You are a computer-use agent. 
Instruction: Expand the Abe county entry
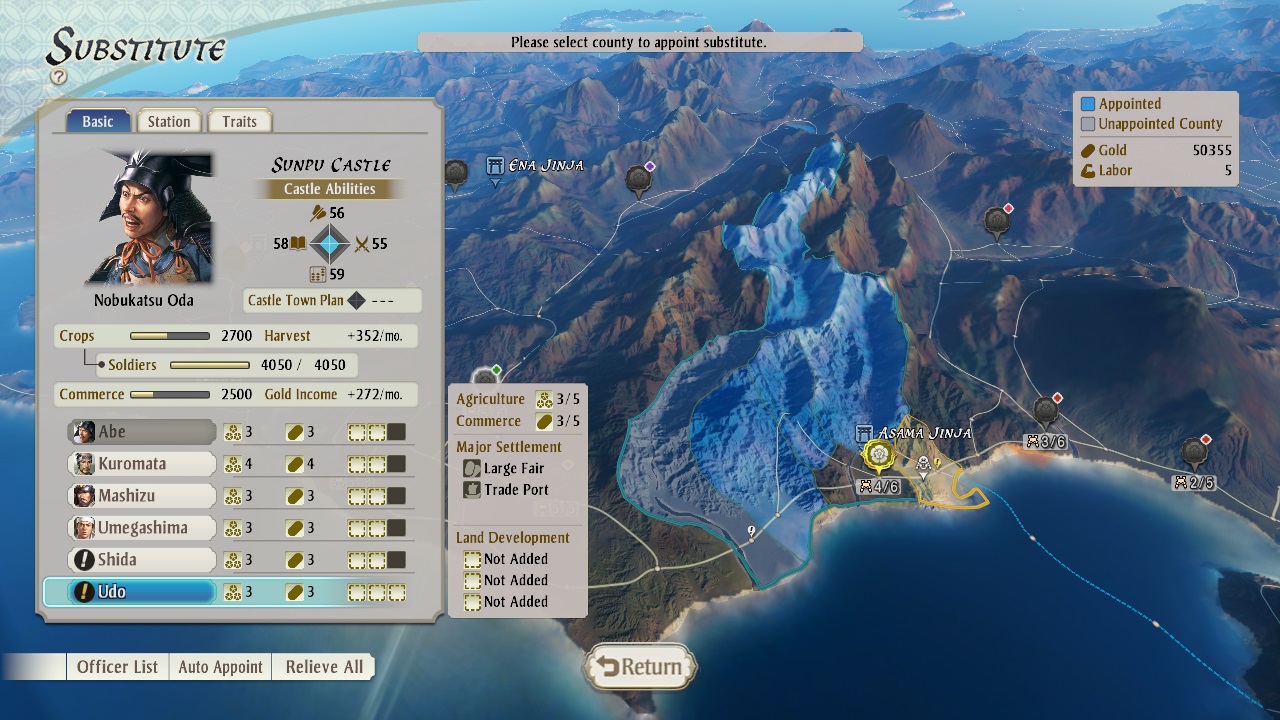[x=140, y=431]
